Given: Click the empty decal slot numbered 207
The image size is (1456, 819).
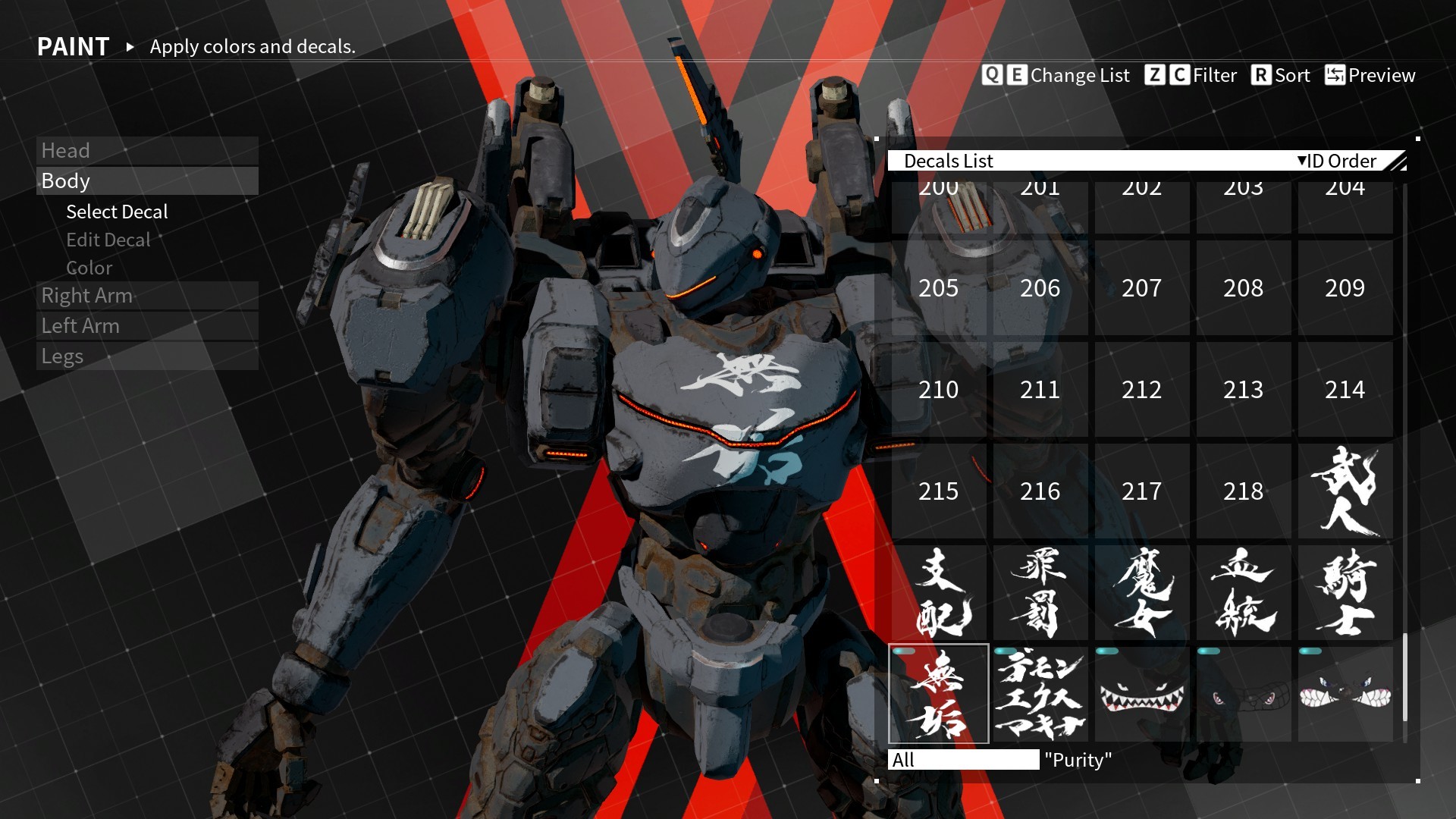Looking at the screenshot, I should coord(1141,289).
